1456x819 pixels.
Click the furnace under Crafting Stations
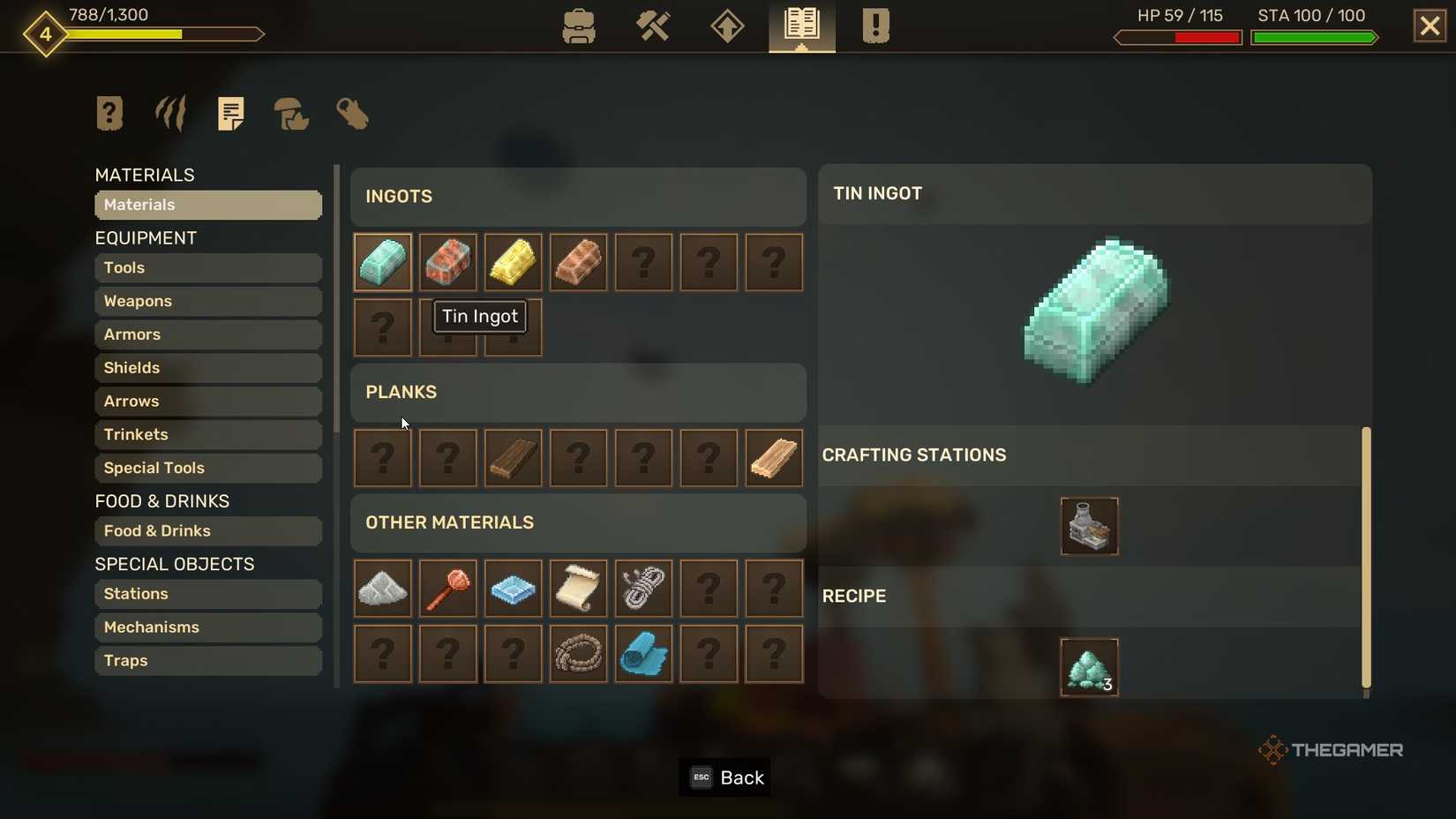1089,526
